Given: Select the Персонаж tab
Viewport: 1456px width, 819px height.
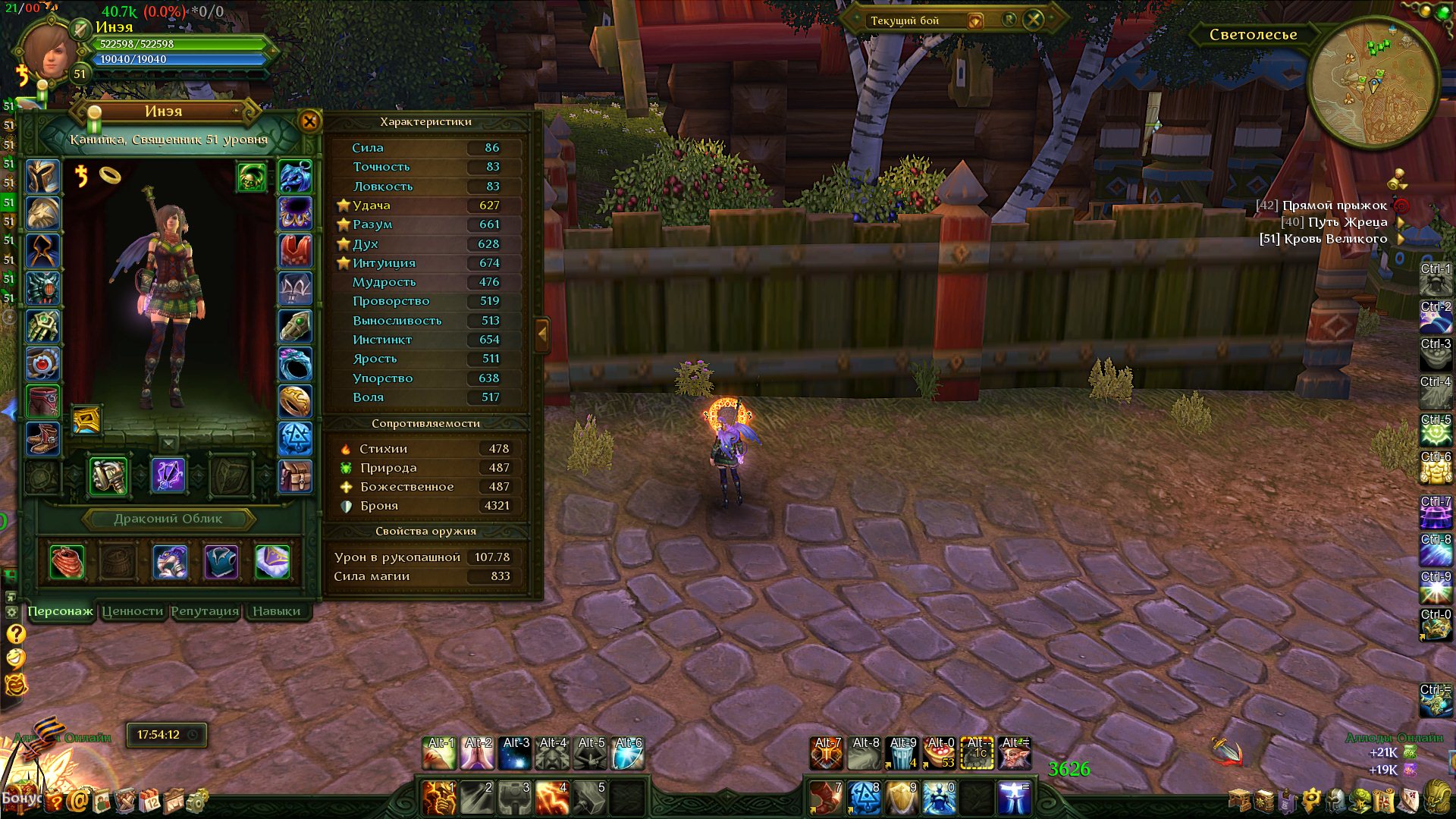Looking at the screenshot, I should [60, 611].
